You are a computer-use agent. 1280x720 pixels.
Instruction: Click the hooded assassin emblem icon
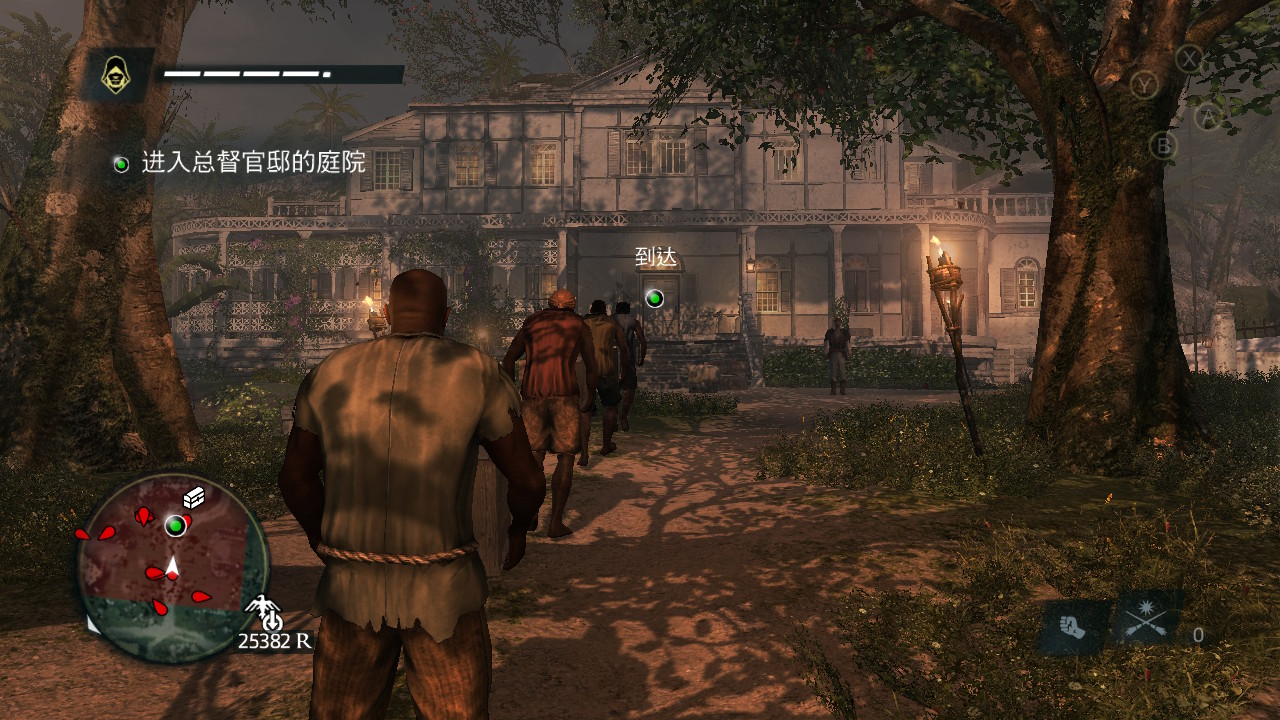(x=117, y=75)
